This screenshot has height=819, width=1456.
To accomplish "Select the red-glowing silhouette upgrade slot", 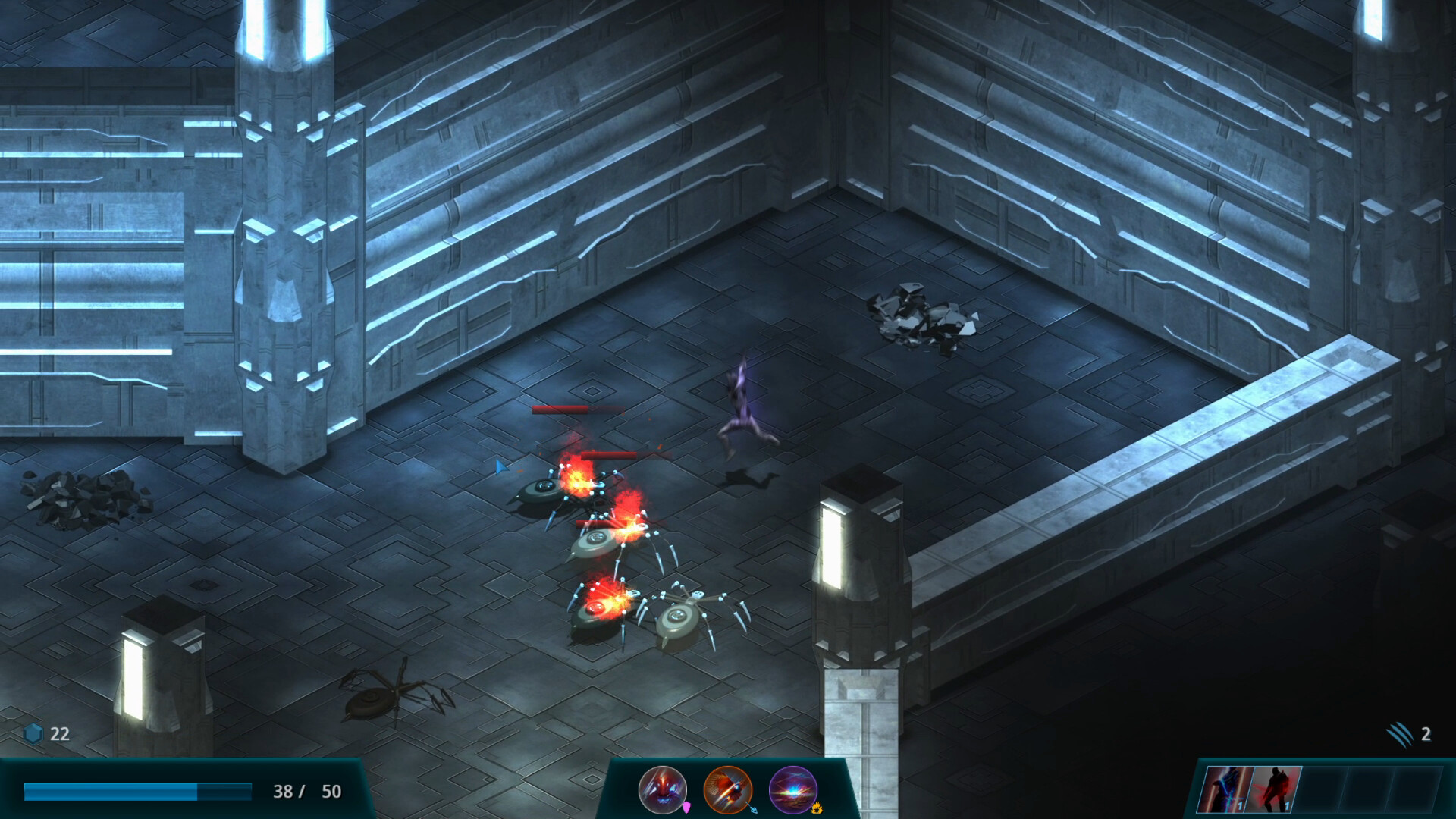I will 1274,789.
